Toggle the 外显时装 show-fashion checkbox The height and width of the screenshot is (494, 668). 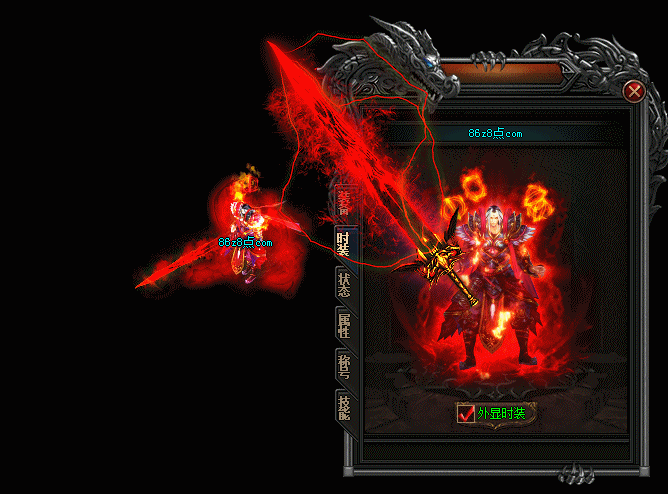(x=466, y=413)
